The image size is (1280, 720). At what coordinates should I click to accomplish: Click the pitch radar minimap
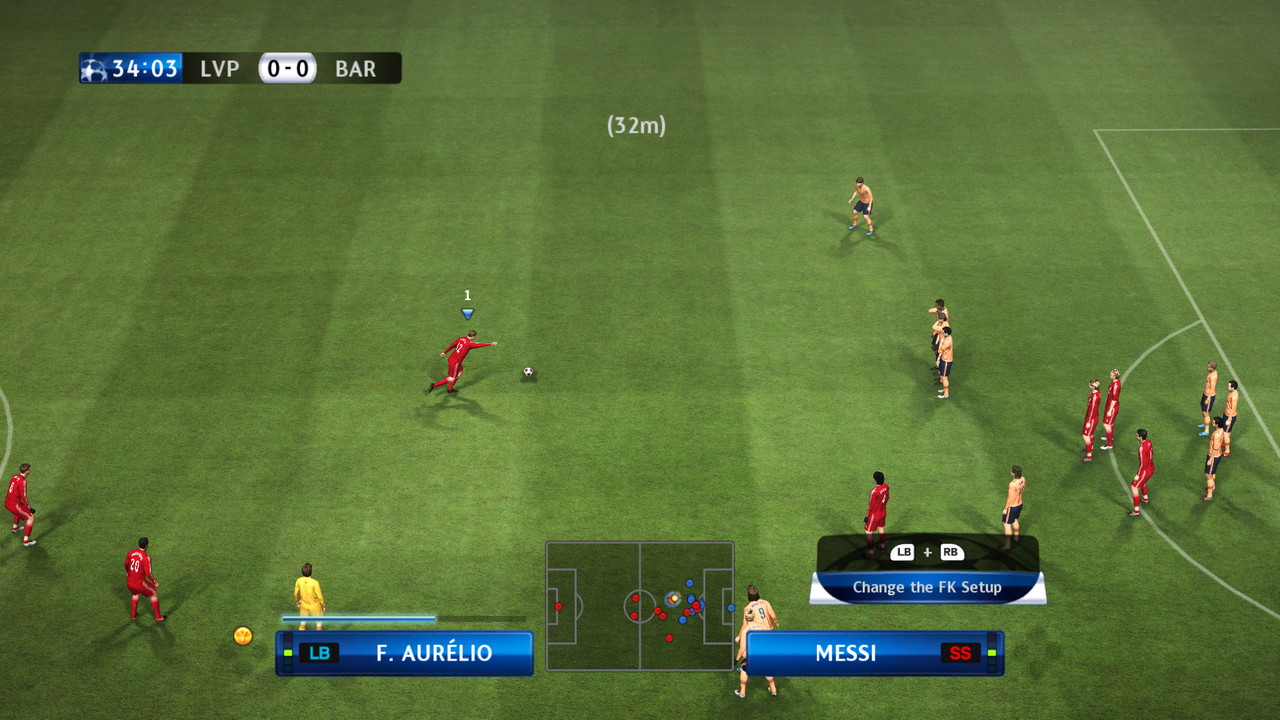[x=640, y=606]
